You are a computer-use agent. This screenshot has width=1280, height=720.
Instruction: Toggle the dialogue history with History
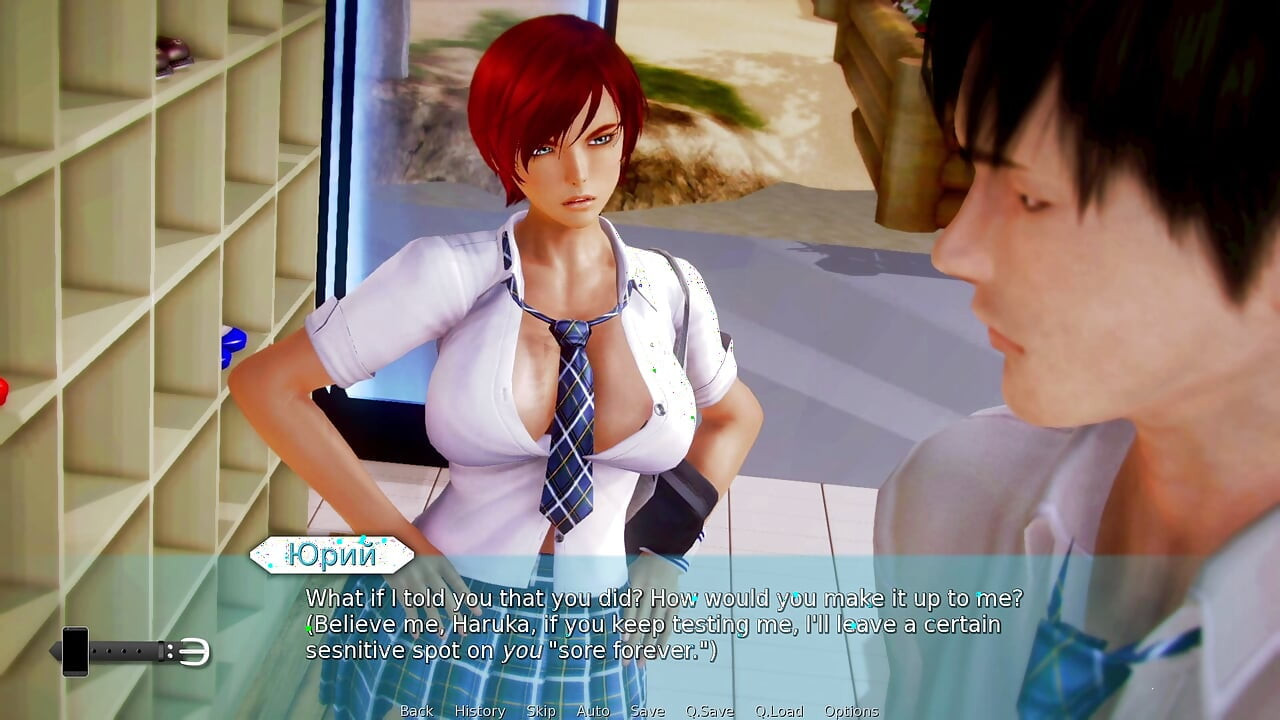tap(479, 712)
